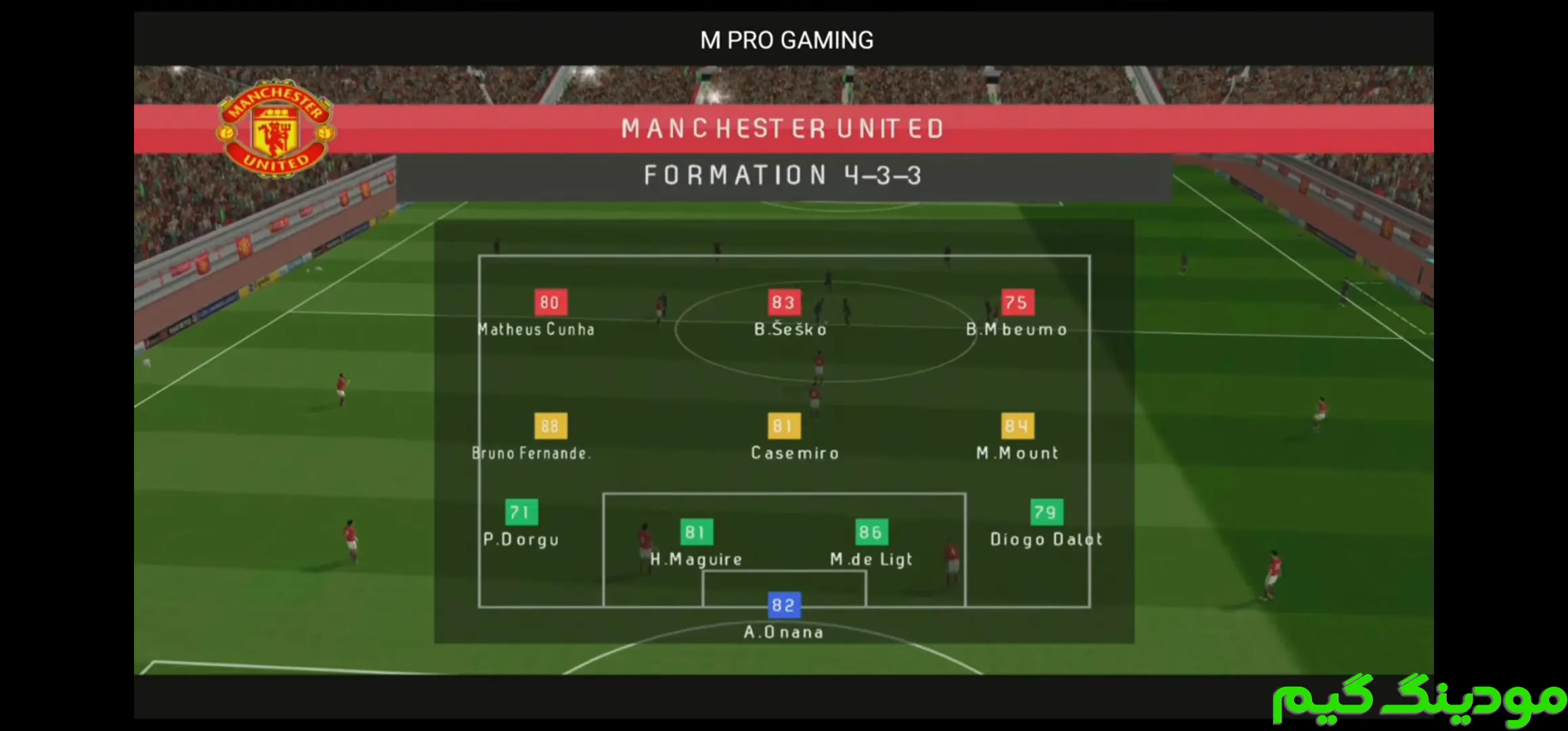
Task: Click the Manchester United club crest
Action: click(276, 129)
